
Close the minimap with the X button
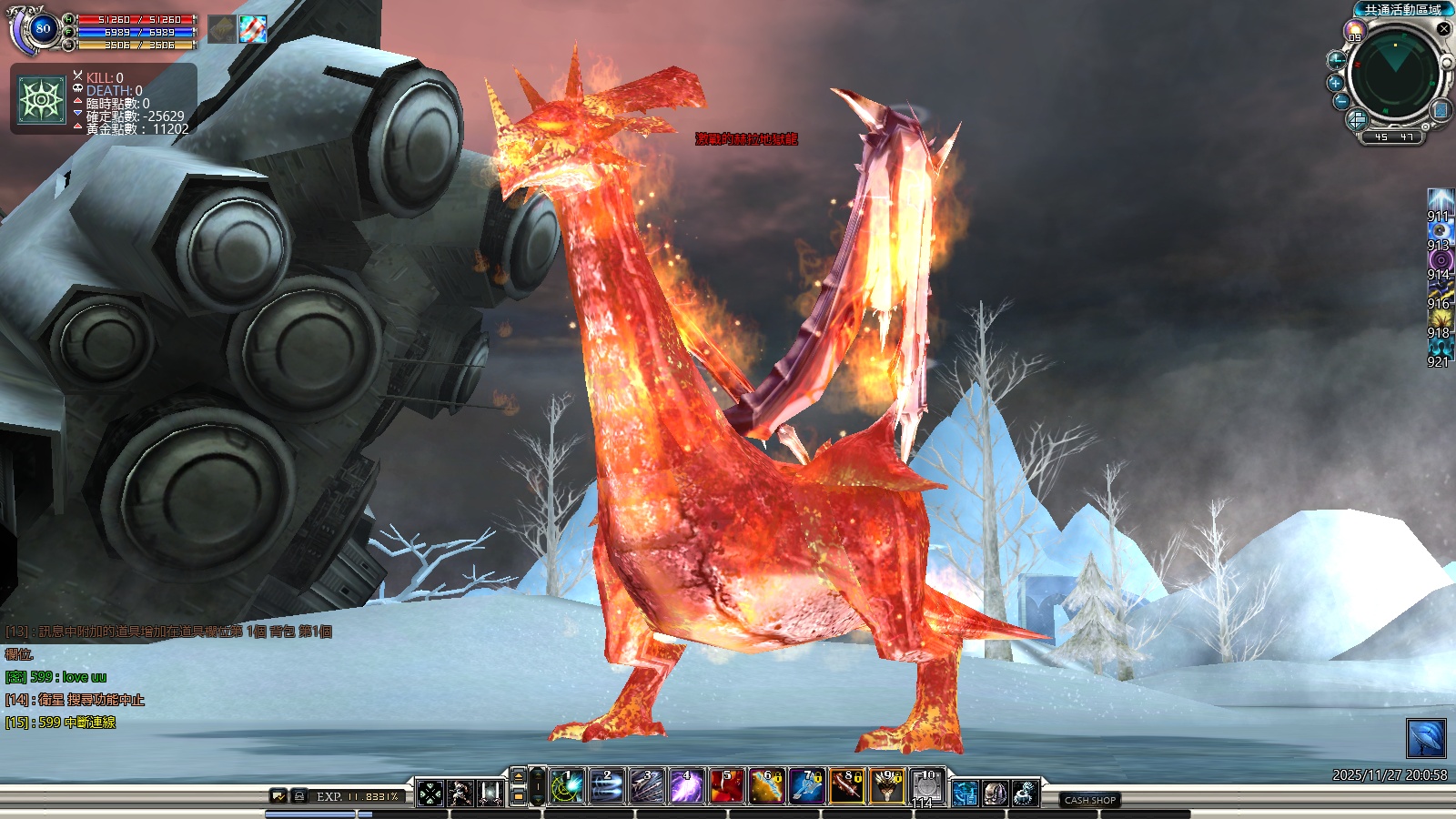point(1443,29)
